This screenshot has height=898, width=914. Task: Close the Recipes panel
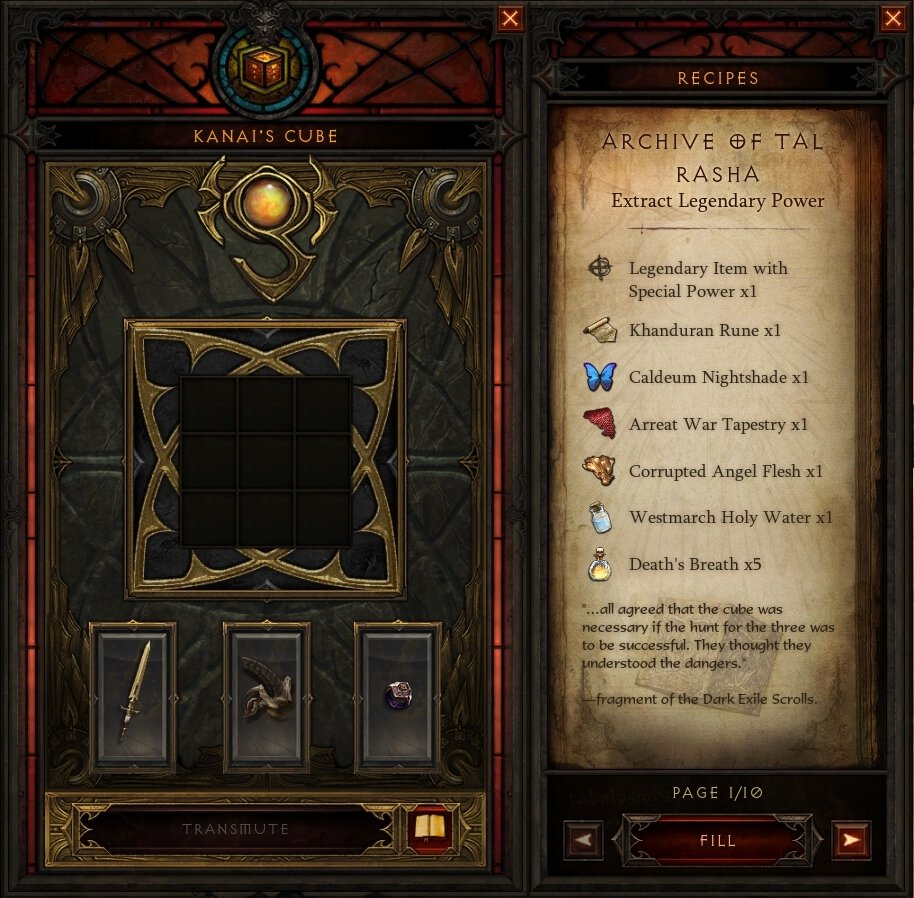coord(892,18)
